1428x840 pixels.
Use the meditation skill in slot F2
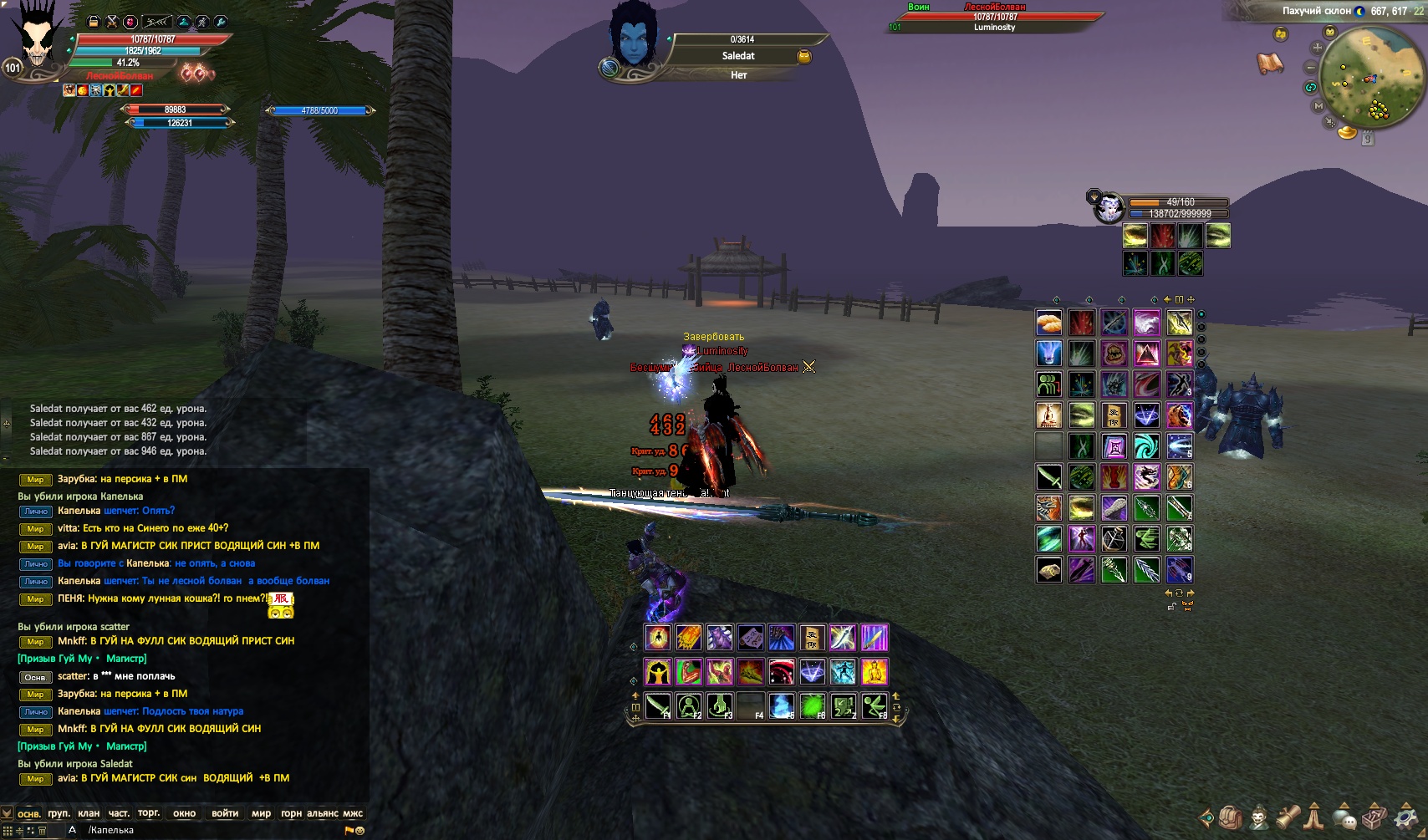tap(689, 706)
